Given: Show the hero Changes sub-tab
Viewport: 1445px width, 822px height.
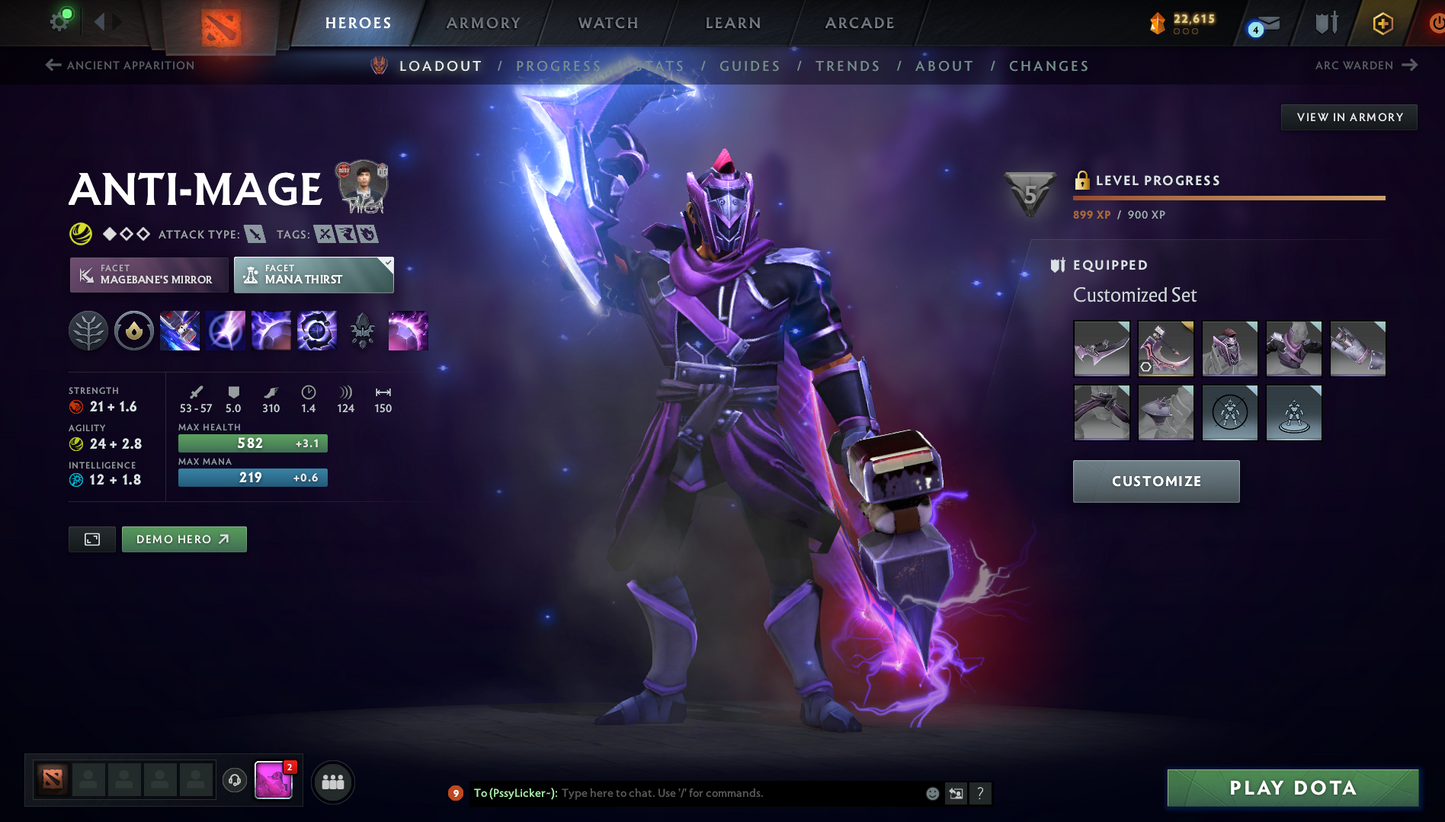Looking at the screenshot, I should [x=1048, y=66].
